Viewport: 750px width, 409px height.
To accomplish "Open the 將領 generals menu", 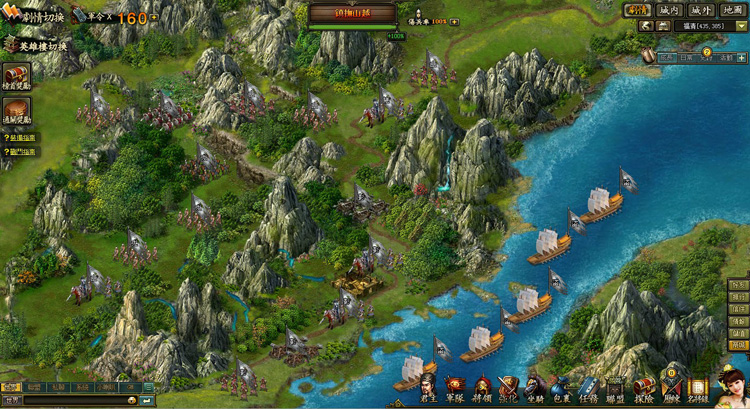I will point(483,389).
